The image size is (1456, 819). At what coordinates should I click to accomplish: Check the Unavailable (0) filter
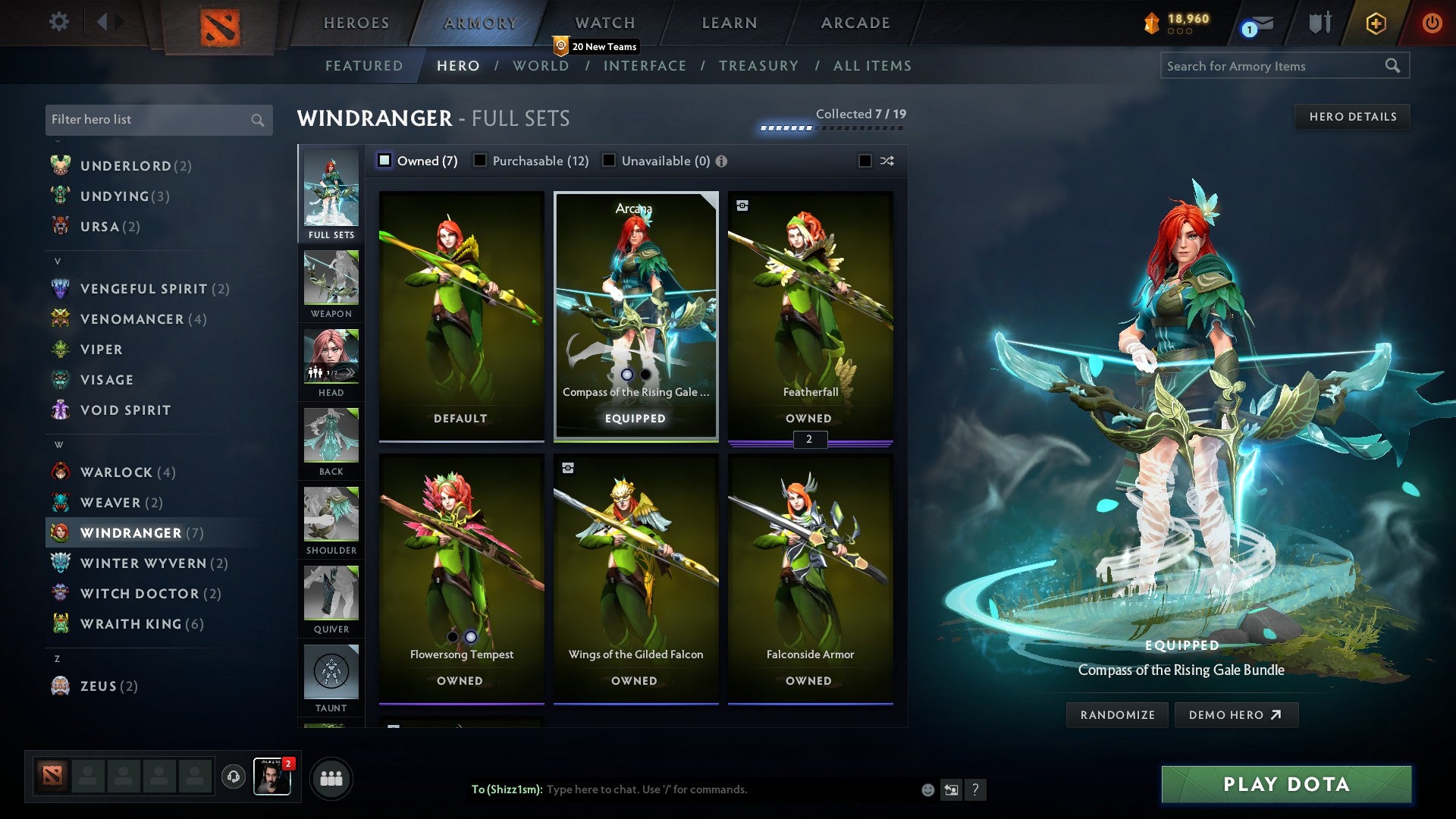609,161
